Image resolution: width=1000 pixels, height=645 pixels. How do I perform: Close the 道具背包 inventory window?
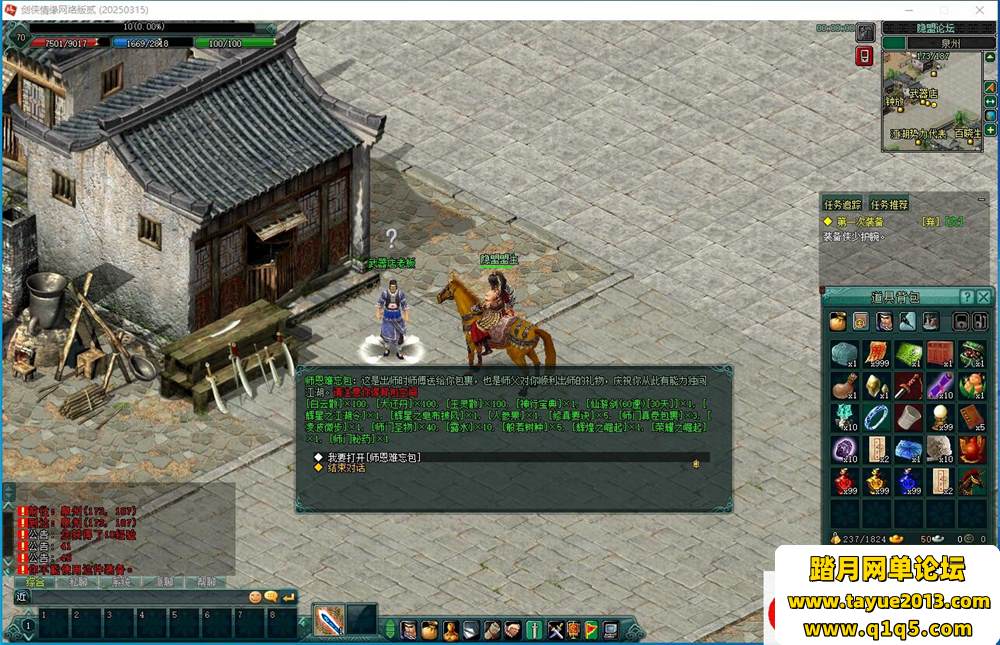985,297
